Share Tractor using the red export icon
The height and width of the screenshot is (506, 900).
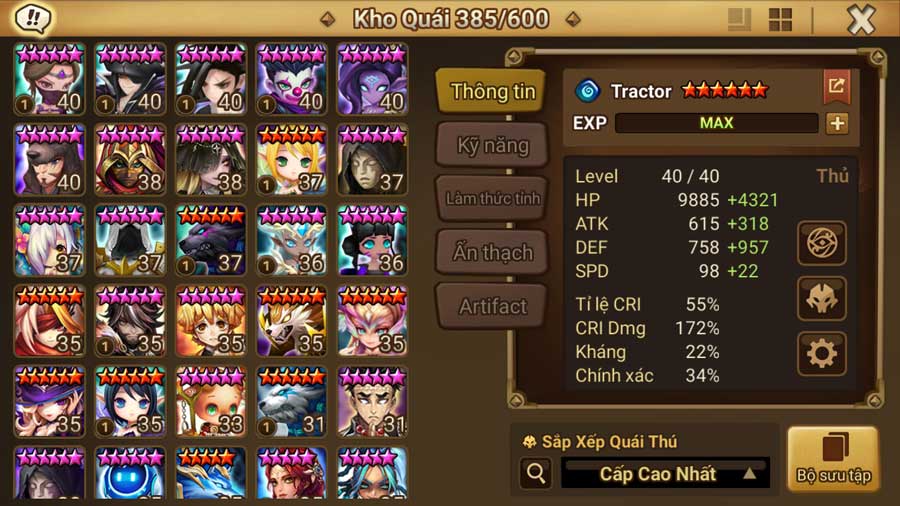coord(836,87)
